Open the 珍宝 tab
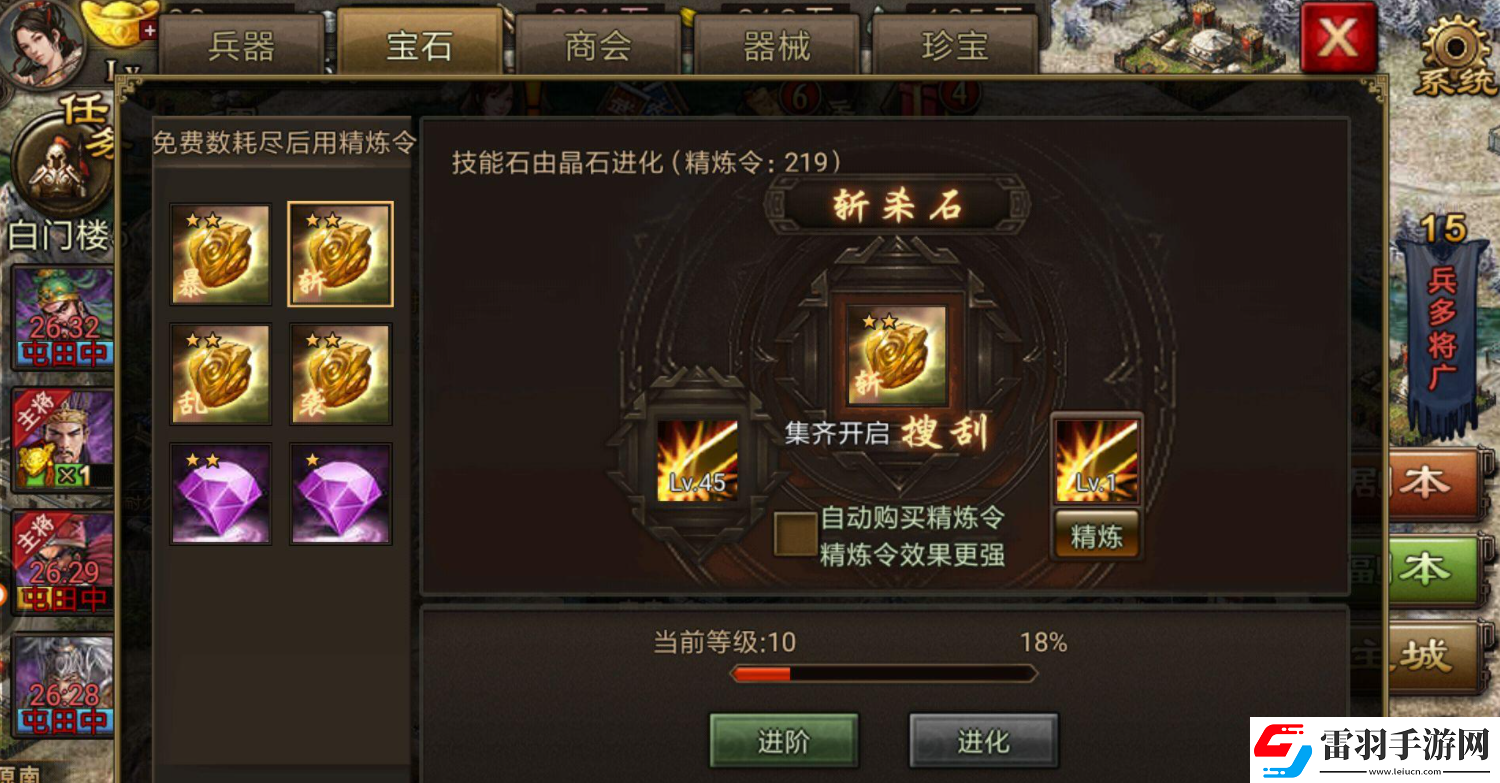 coord(956,44)
